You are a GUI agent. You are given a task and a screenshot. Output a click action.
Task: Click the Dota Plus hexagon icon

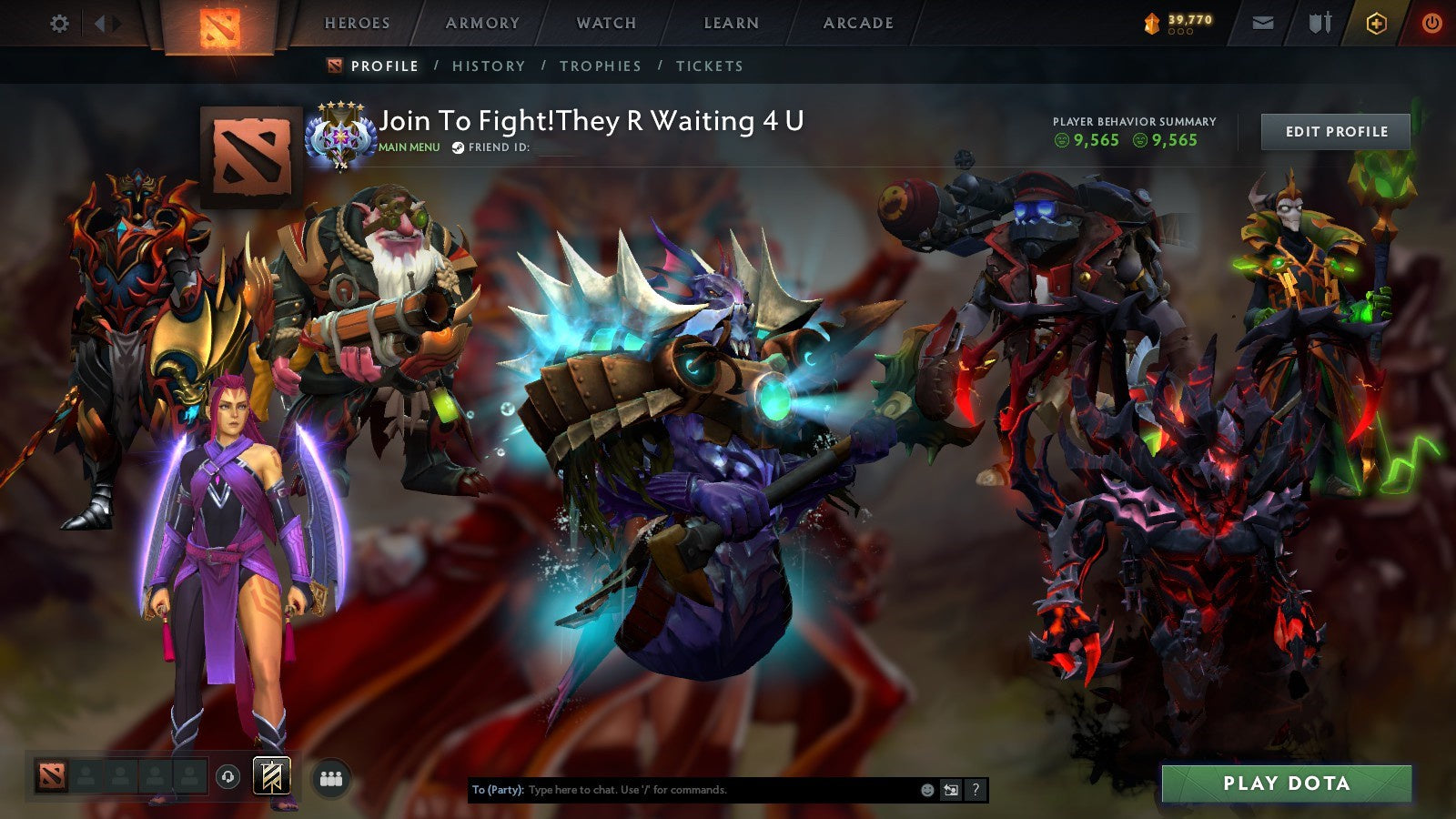(1376, 23)
